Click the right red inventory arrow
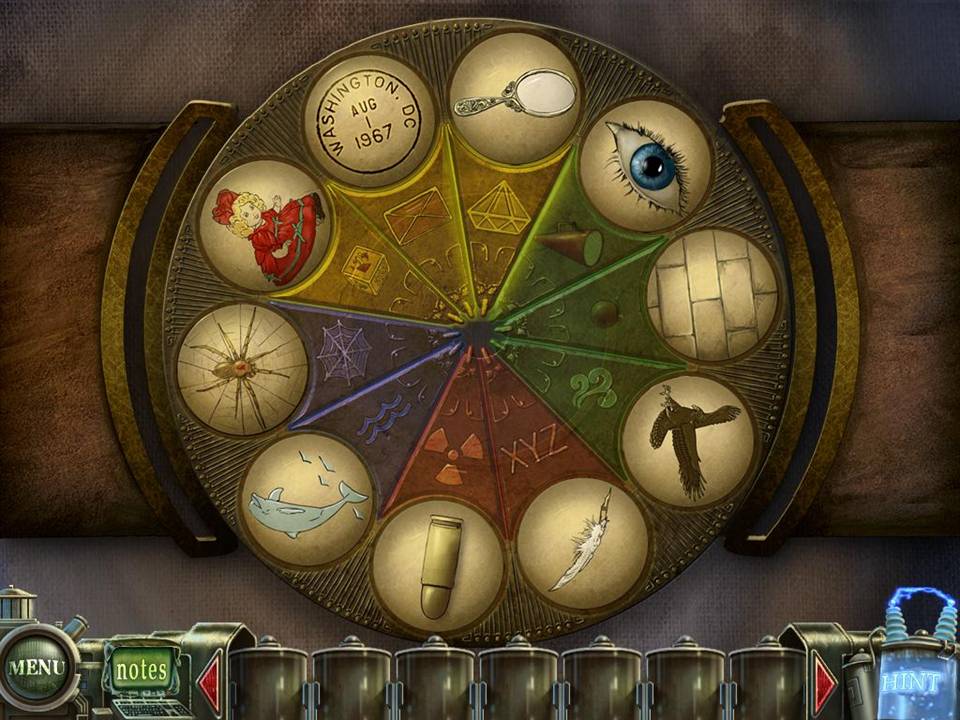Image resolution: width=960 pixels, height=720 pixels. [824, 684]
